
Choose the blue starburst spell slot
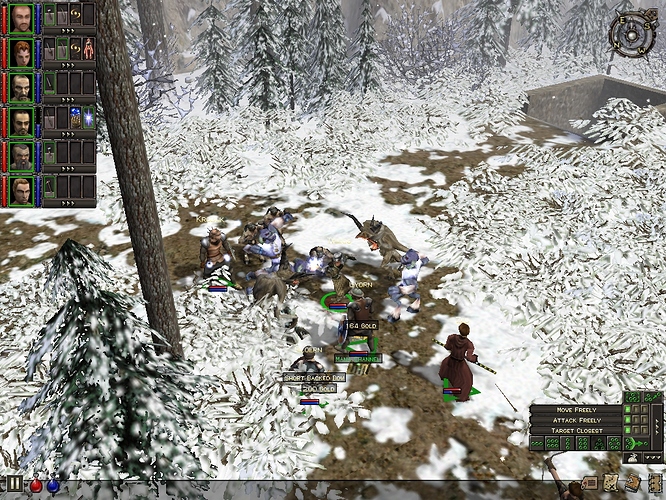(x=88, y=117)
